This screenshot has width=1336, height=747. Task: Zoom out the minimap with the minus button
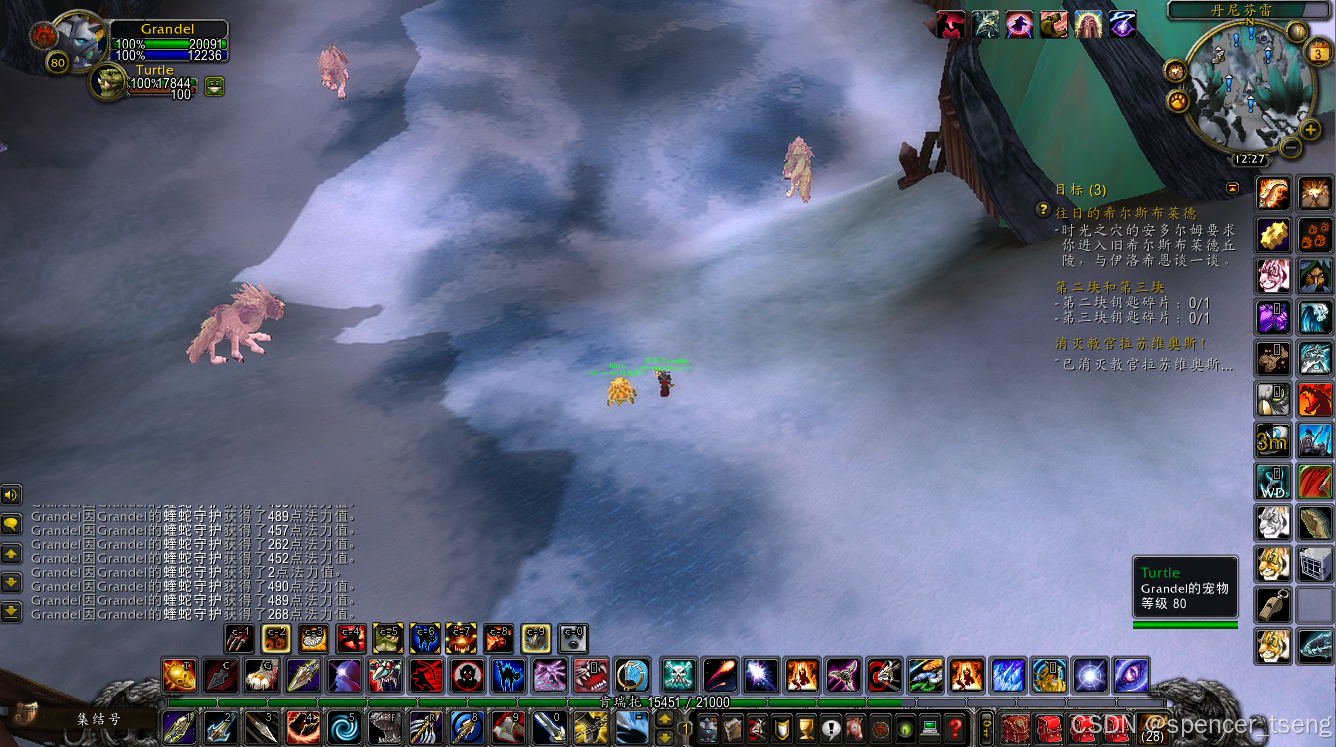pyautogui.click(x=1290, y=147)
